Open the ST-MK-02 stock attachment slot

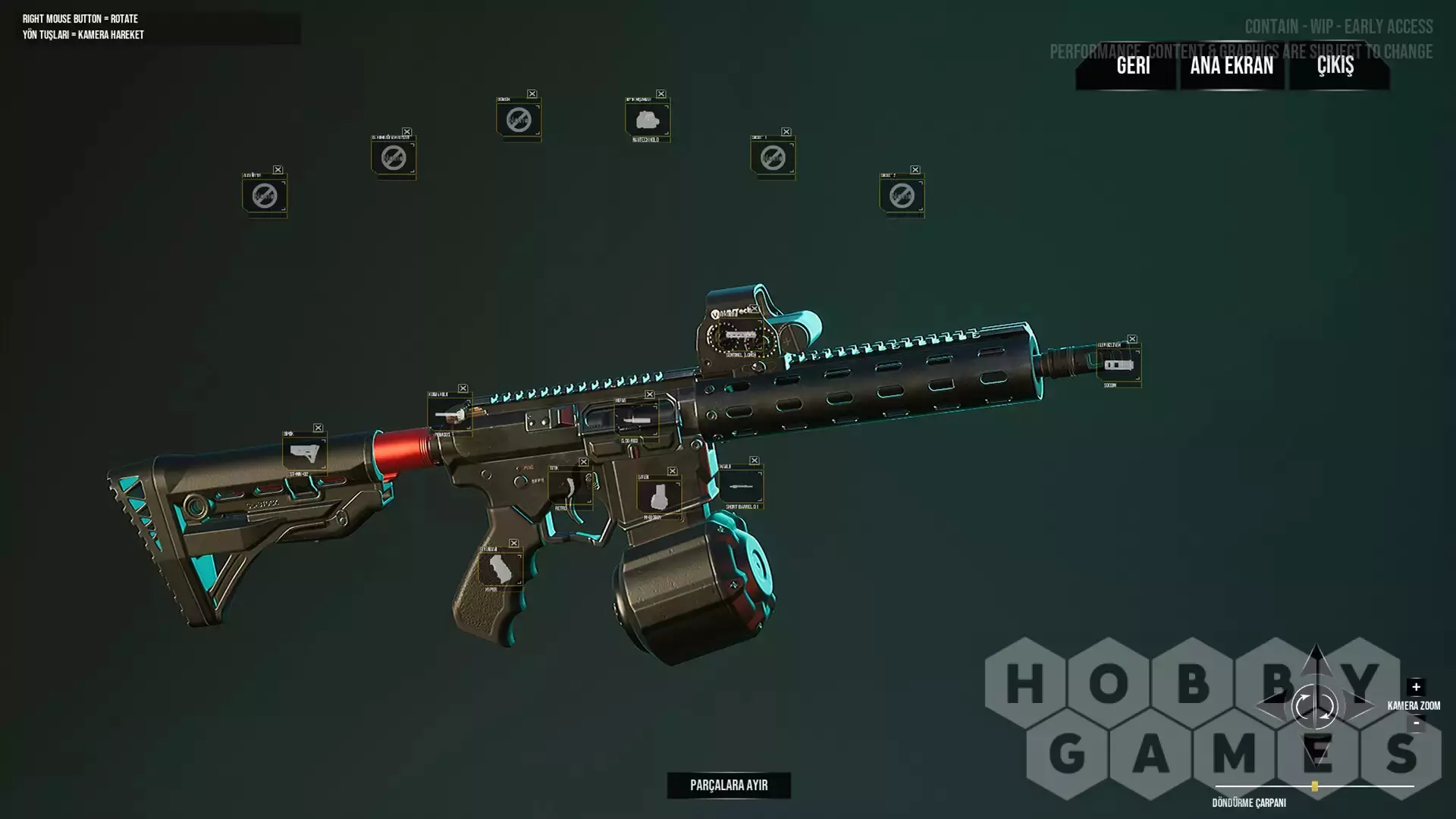304,453
